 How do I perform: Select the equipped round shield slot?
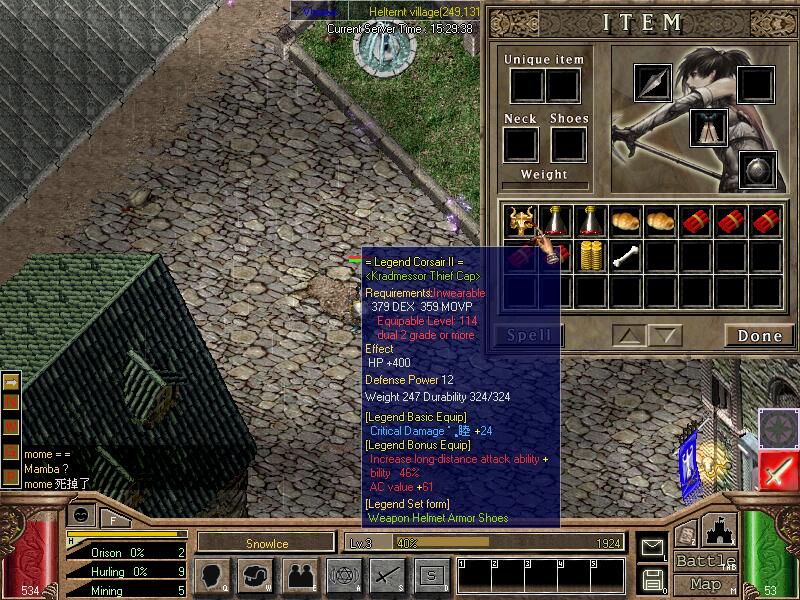point(758,169)
